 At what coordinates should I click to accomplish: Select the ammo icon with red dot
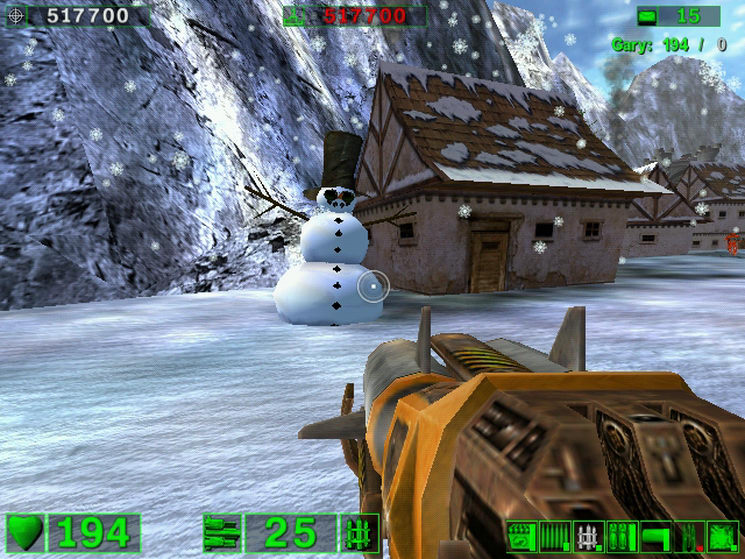[x=688, y=536]
